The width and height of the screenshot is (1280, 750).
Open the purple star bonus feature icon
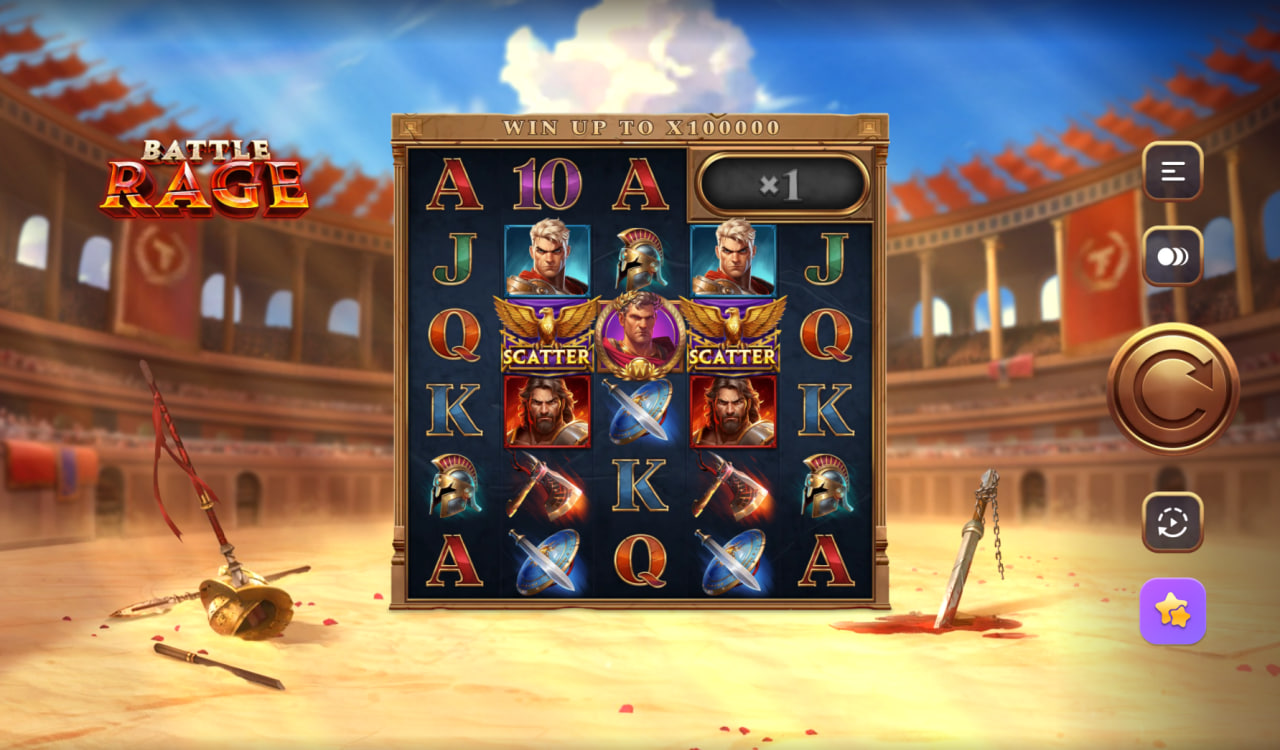pyautogui.click(x=1170, y=611)
